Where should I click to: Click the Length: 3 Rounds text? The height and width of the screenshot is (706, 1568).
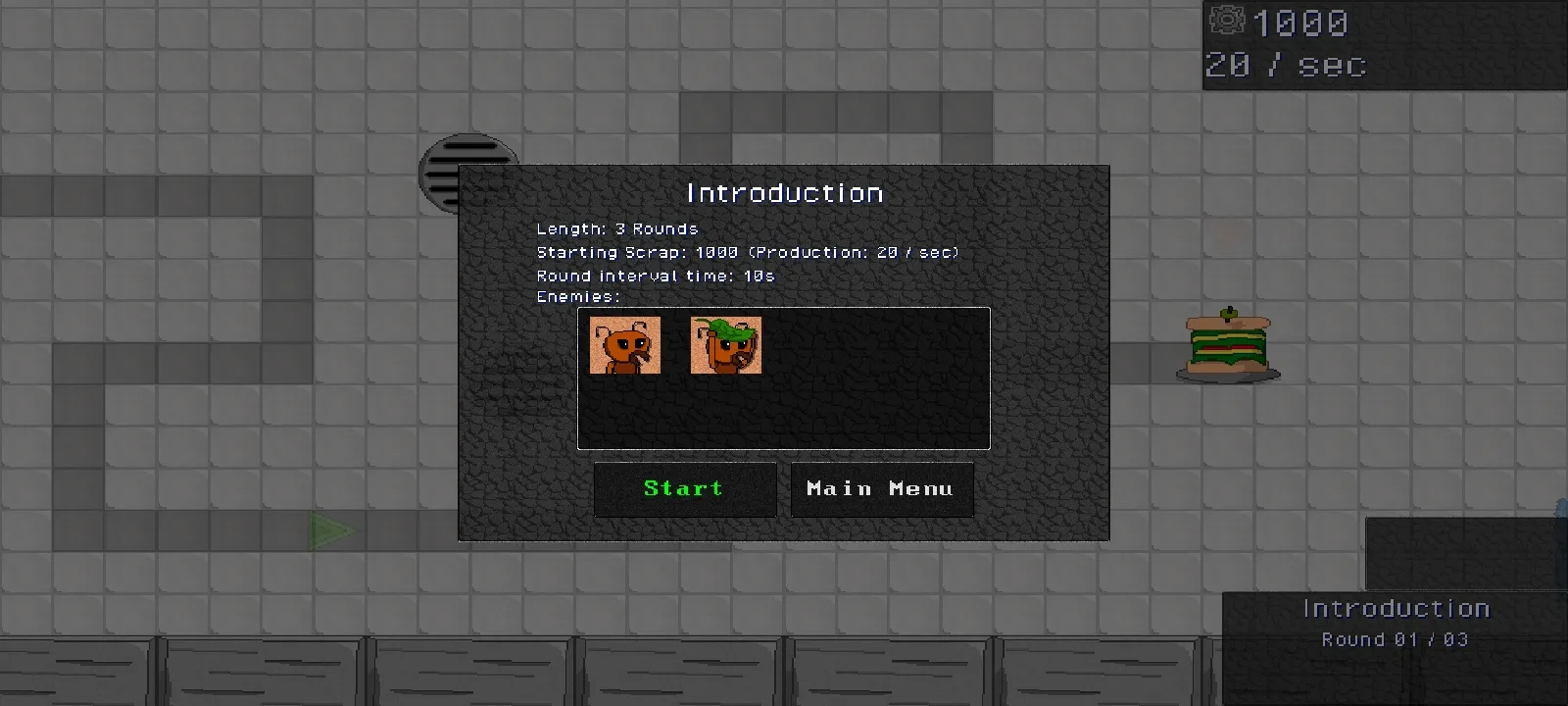tap(616, 227)
